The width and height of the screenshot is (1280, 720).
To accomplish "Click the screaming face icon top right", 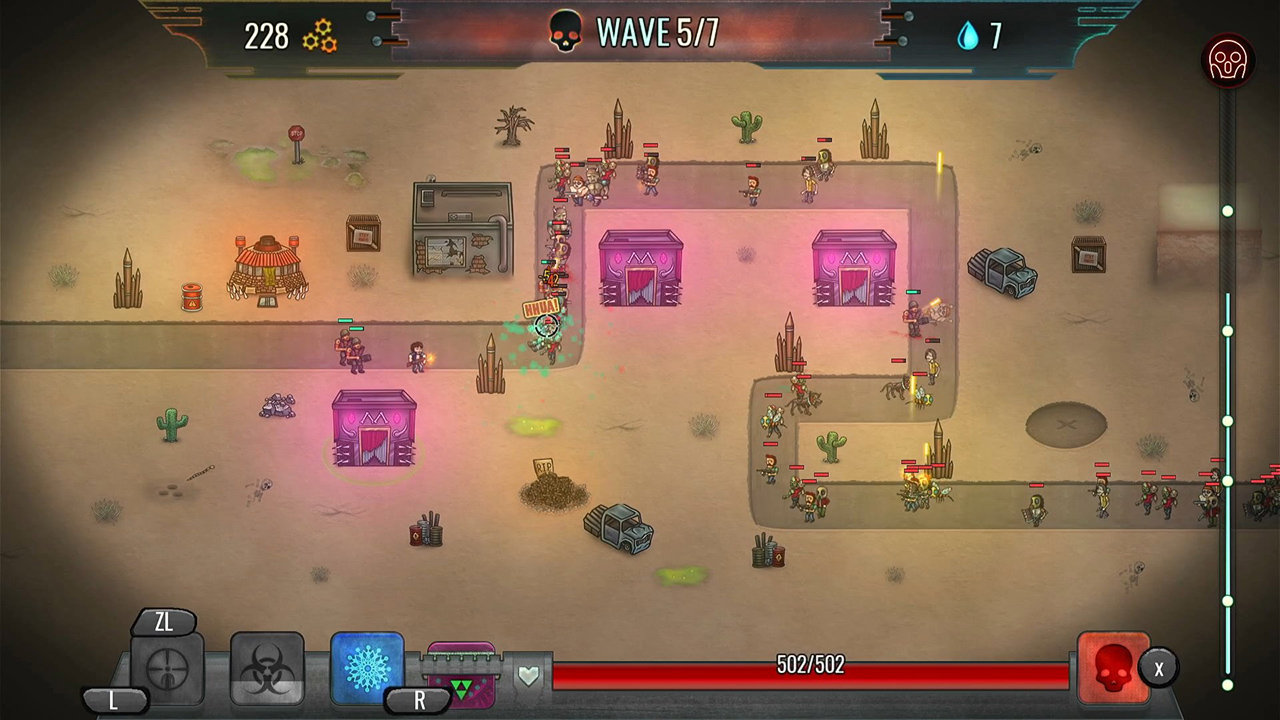I will (1227, 61).
